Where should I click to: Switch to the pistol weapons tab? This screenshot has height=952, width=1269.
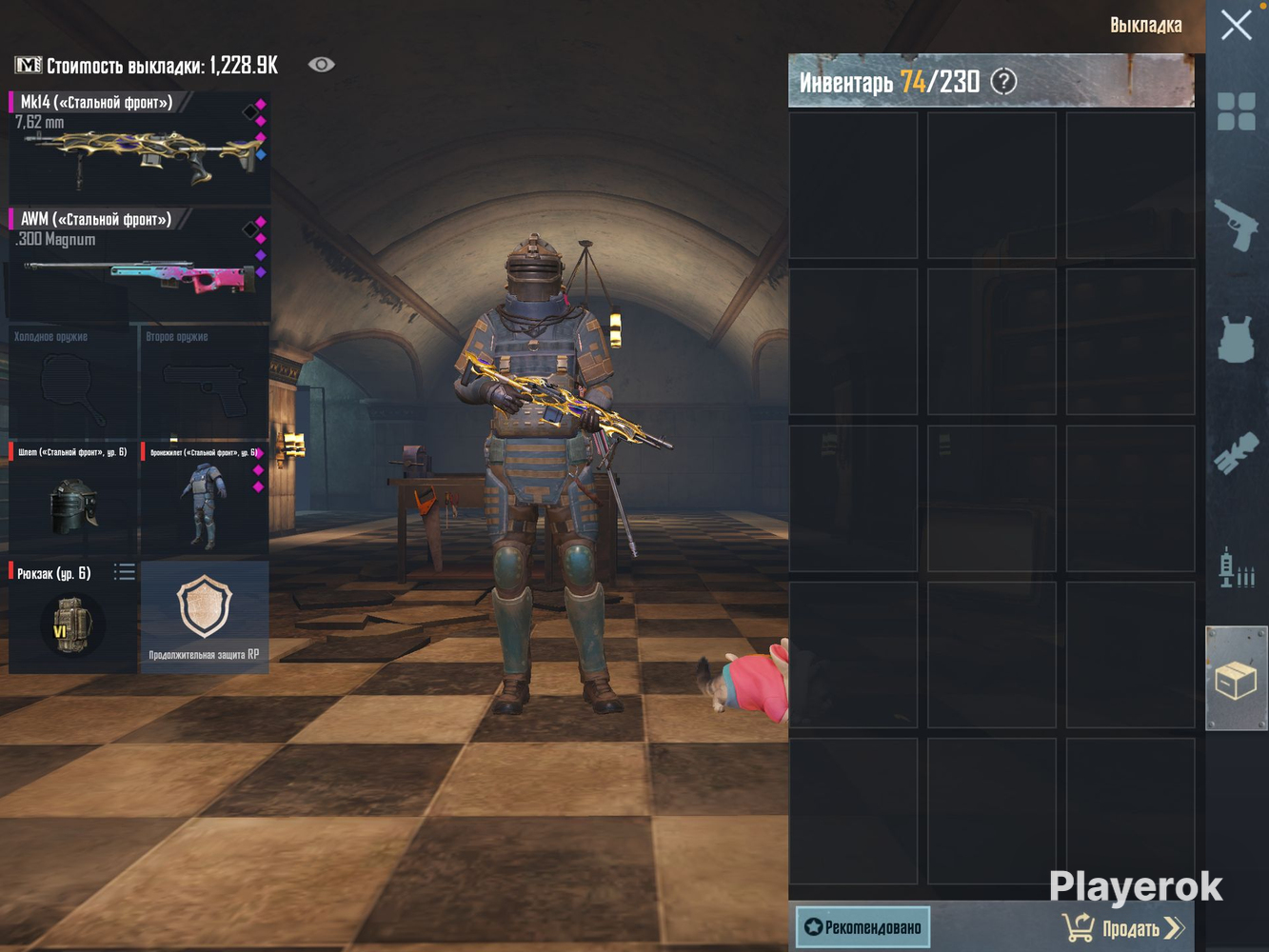pyautogui.click(x=1236, y=225)
